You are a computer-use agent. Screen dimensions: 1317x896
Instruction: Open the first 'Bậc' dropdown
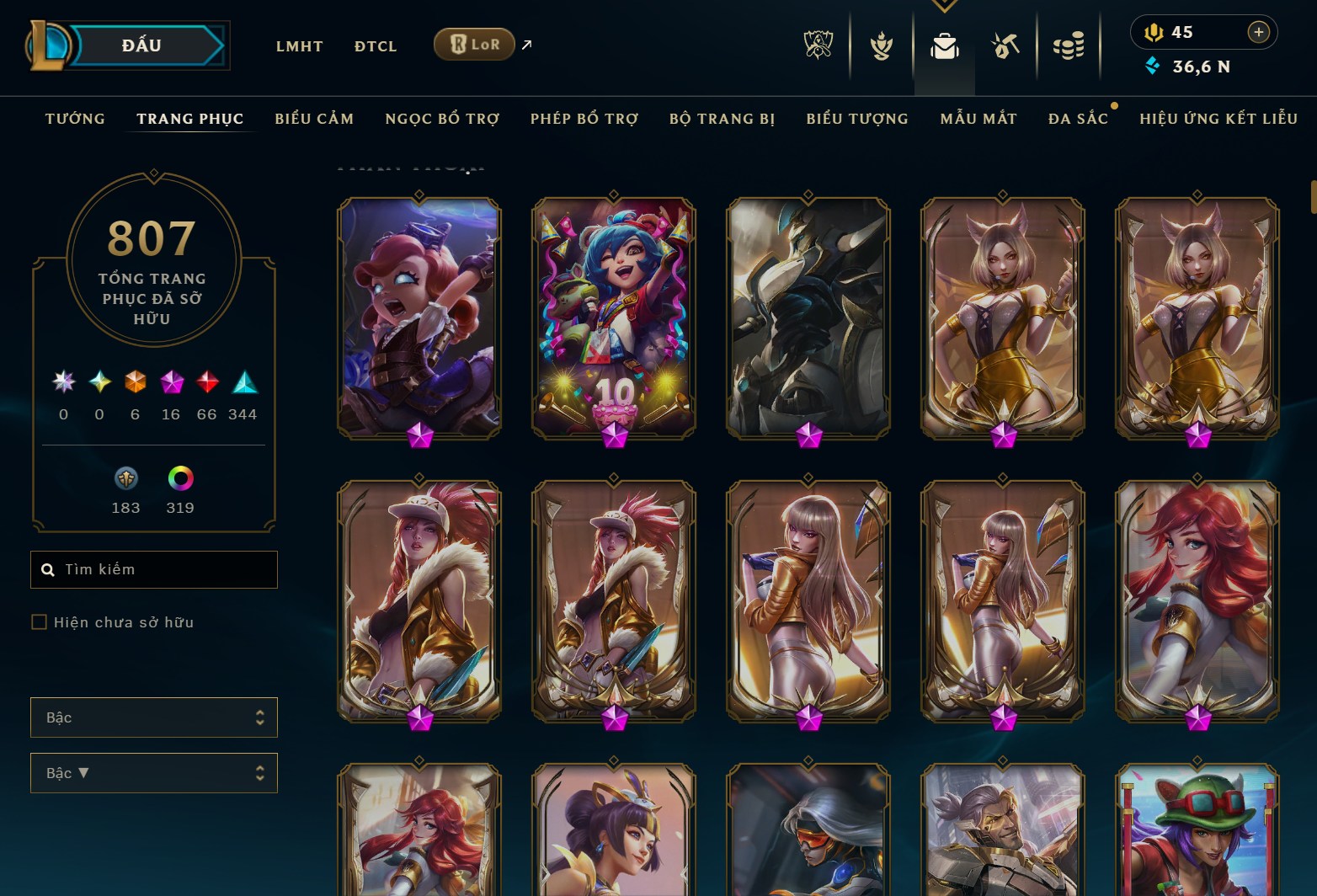click(154, 717)
